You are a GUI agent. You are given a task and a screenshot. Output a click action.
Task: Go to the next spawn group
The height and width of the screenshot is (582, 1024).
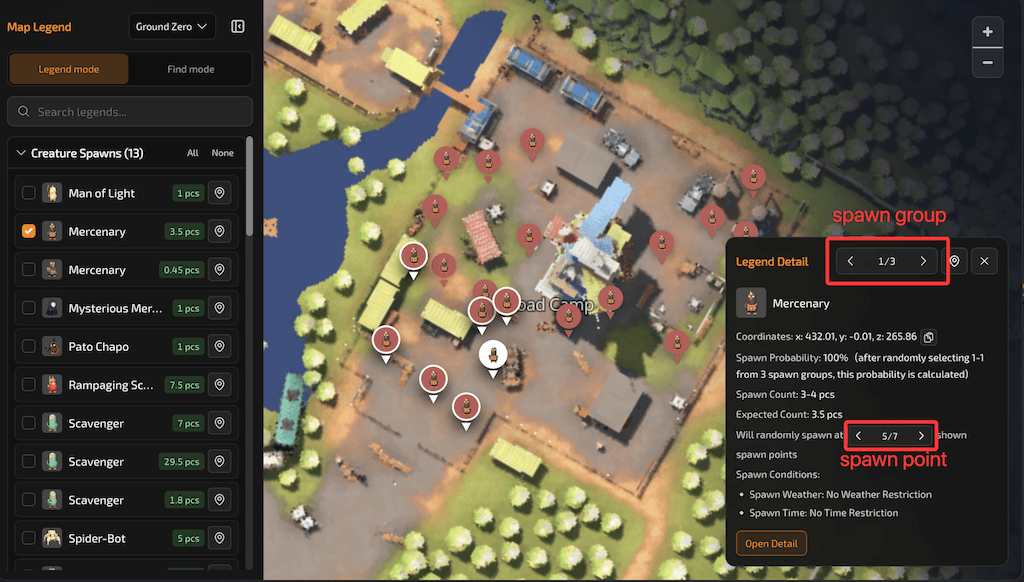click(923, 262)
